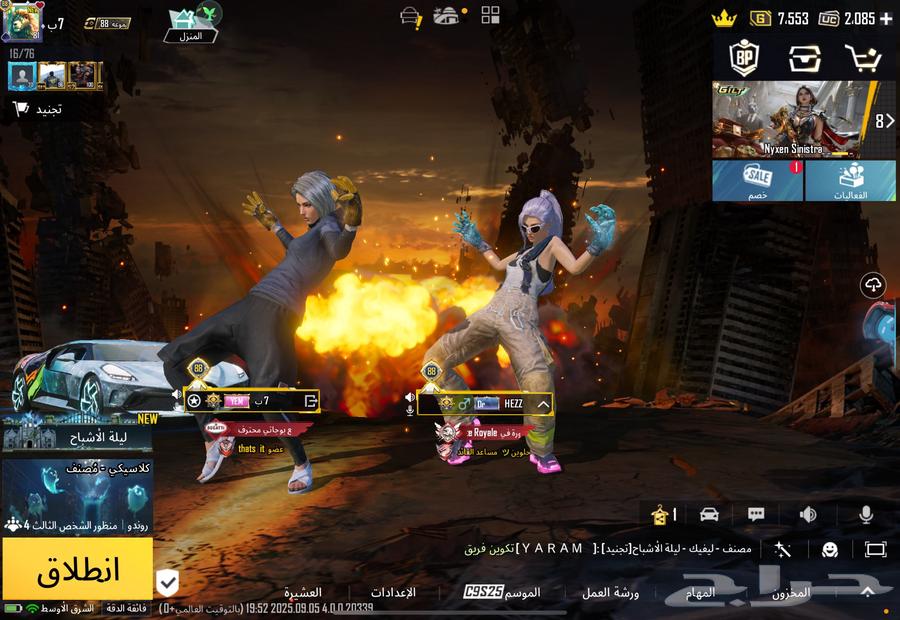Open the BP shield icon
Viewport: 900px width, 620px height.
point(742,58)
